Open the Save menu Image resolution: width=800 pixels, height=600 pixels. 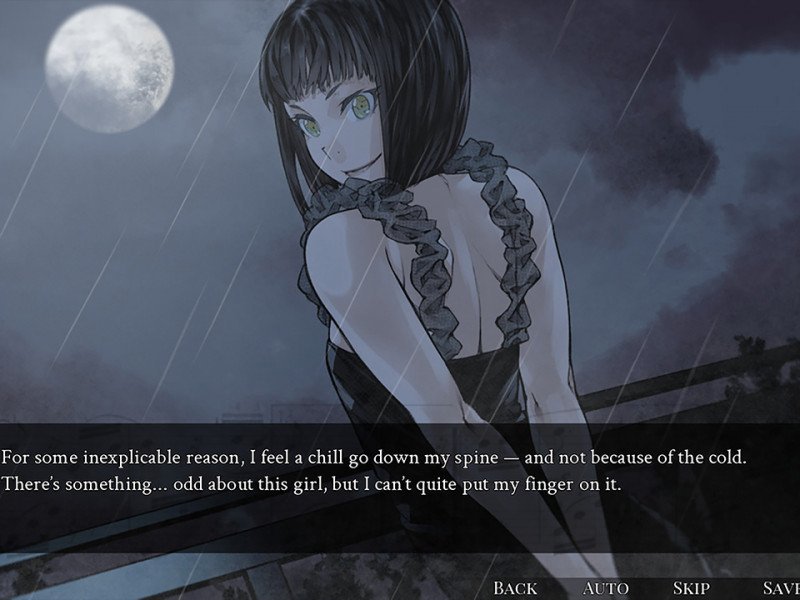pos(780,588)
